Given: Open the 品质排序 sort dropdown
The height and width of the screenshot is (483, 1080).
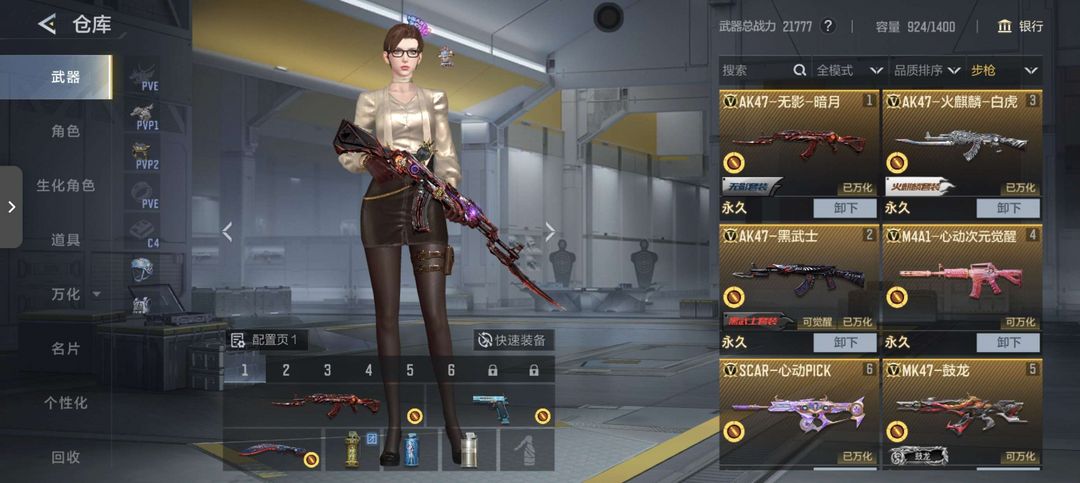Looking at the screenshot, I should point(927,70).
